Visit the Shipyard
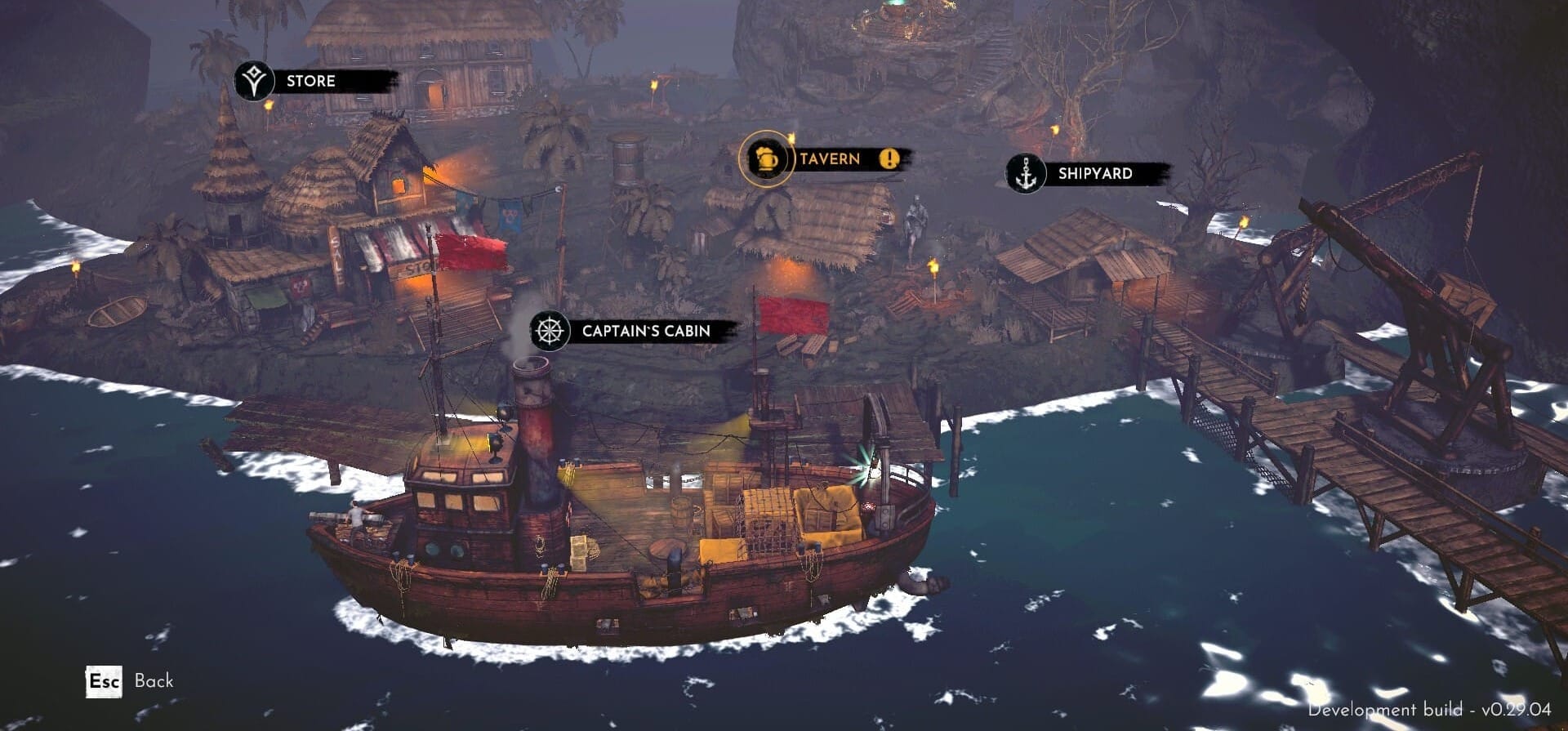Screen dimensions: 1568x731 point(1095,173)
